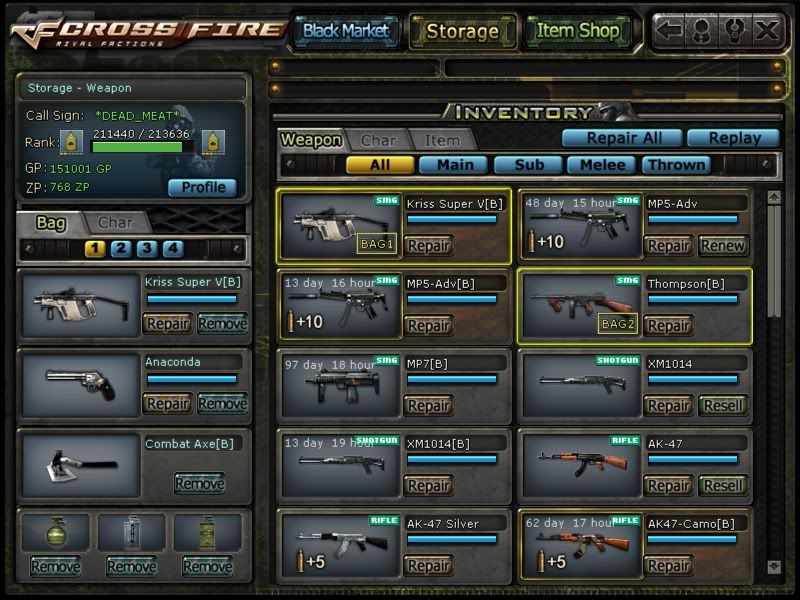Switch to the inventory Item tab
The image size is (800, 600).
click(442, 141)
